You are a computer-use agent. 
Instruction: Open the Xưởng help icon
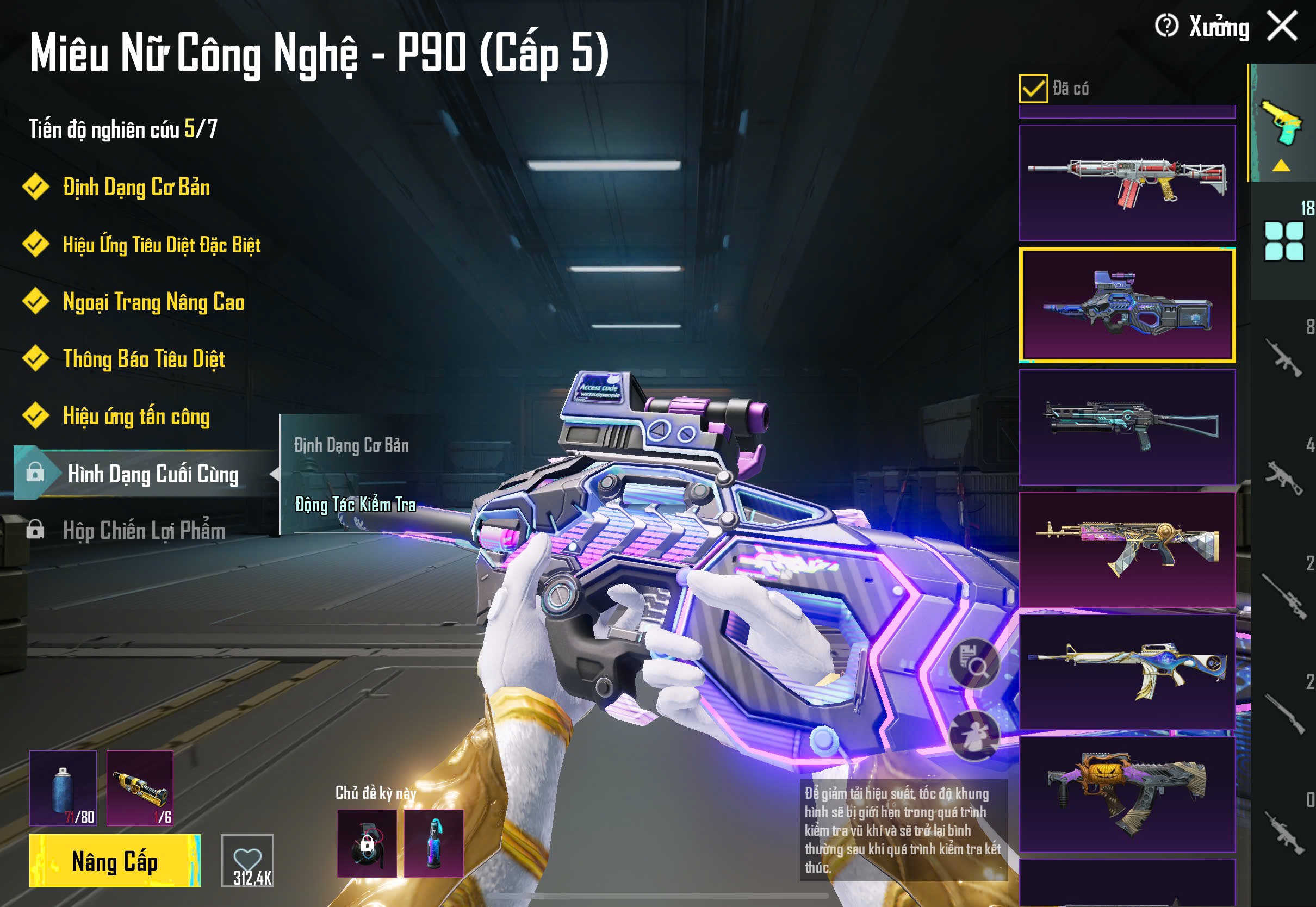coord(1166,26)
